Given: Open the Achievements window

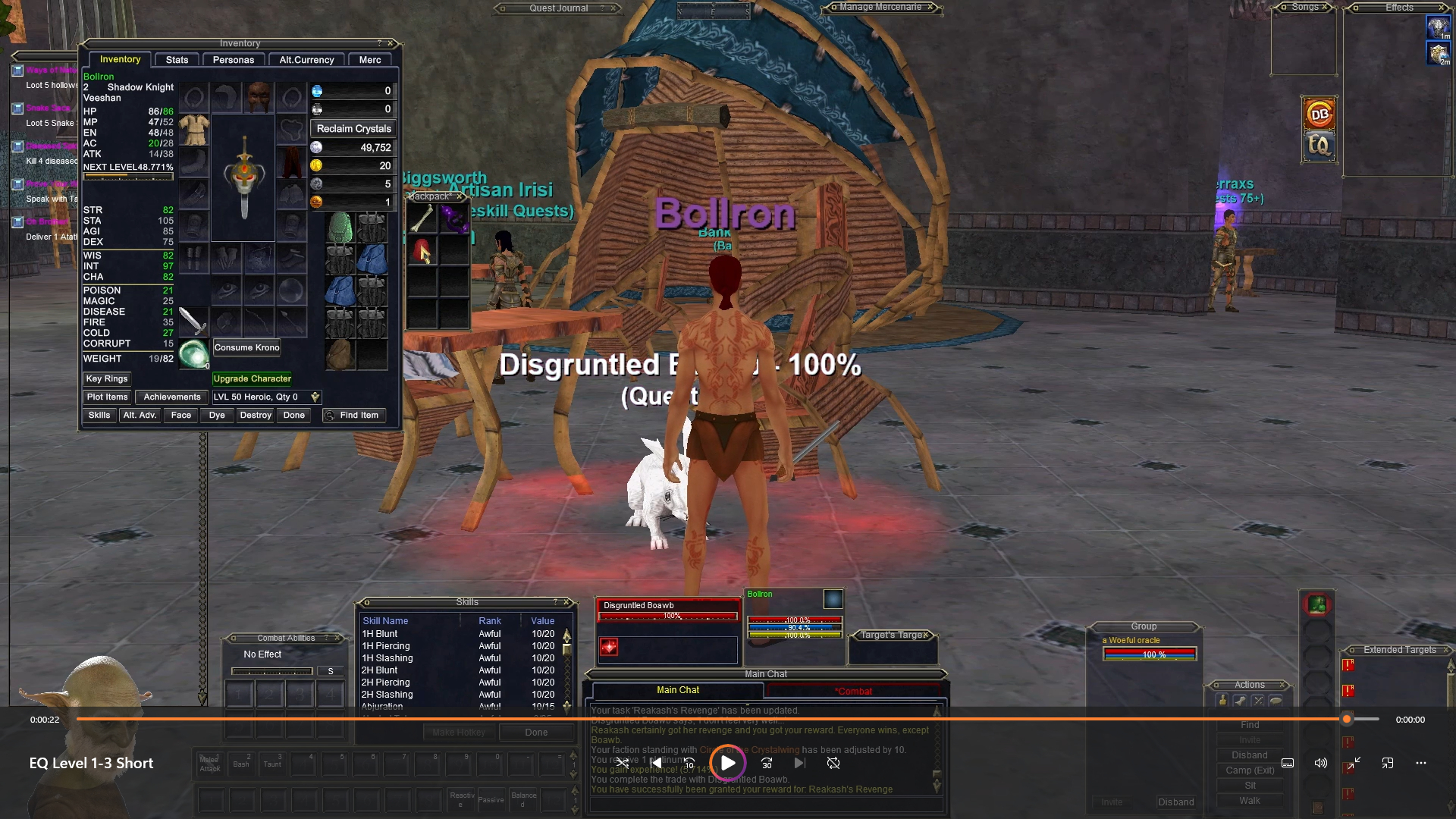Looking at the screenshot, I should 172,397.
